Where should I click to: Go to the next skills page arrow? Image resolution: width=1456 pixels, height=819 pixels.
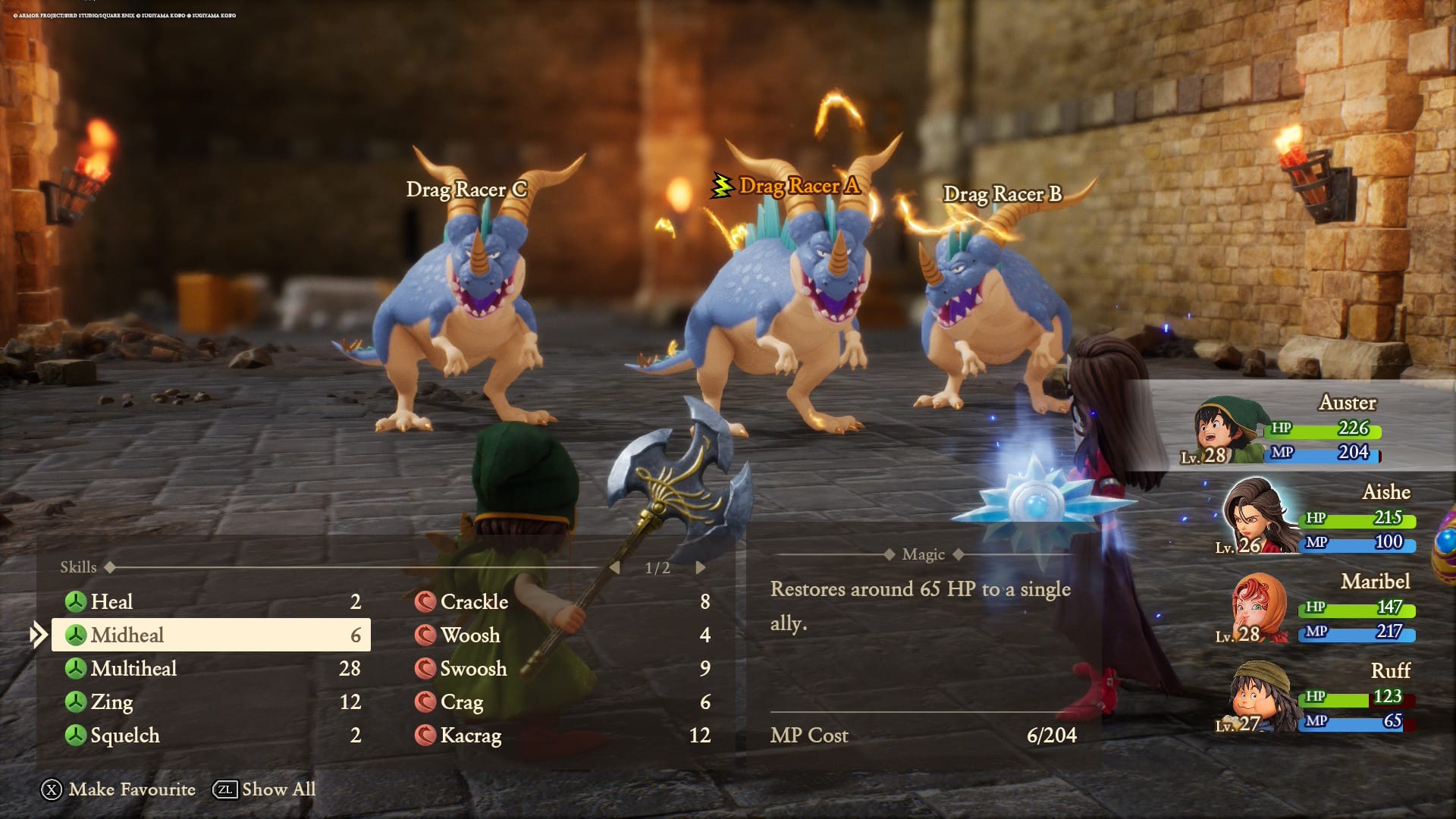pos(701,567)
